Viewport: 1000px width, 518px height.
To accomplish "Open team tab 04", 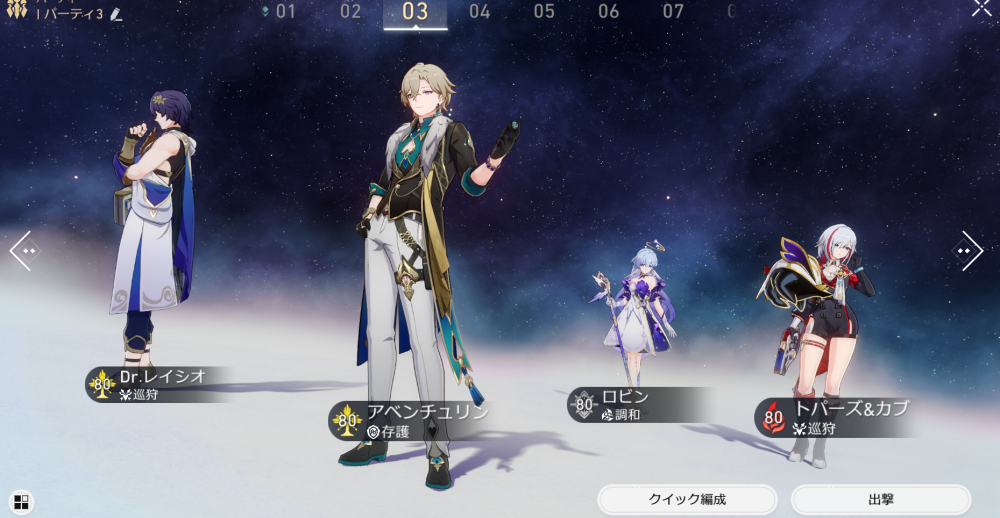I will pos(480,12).
